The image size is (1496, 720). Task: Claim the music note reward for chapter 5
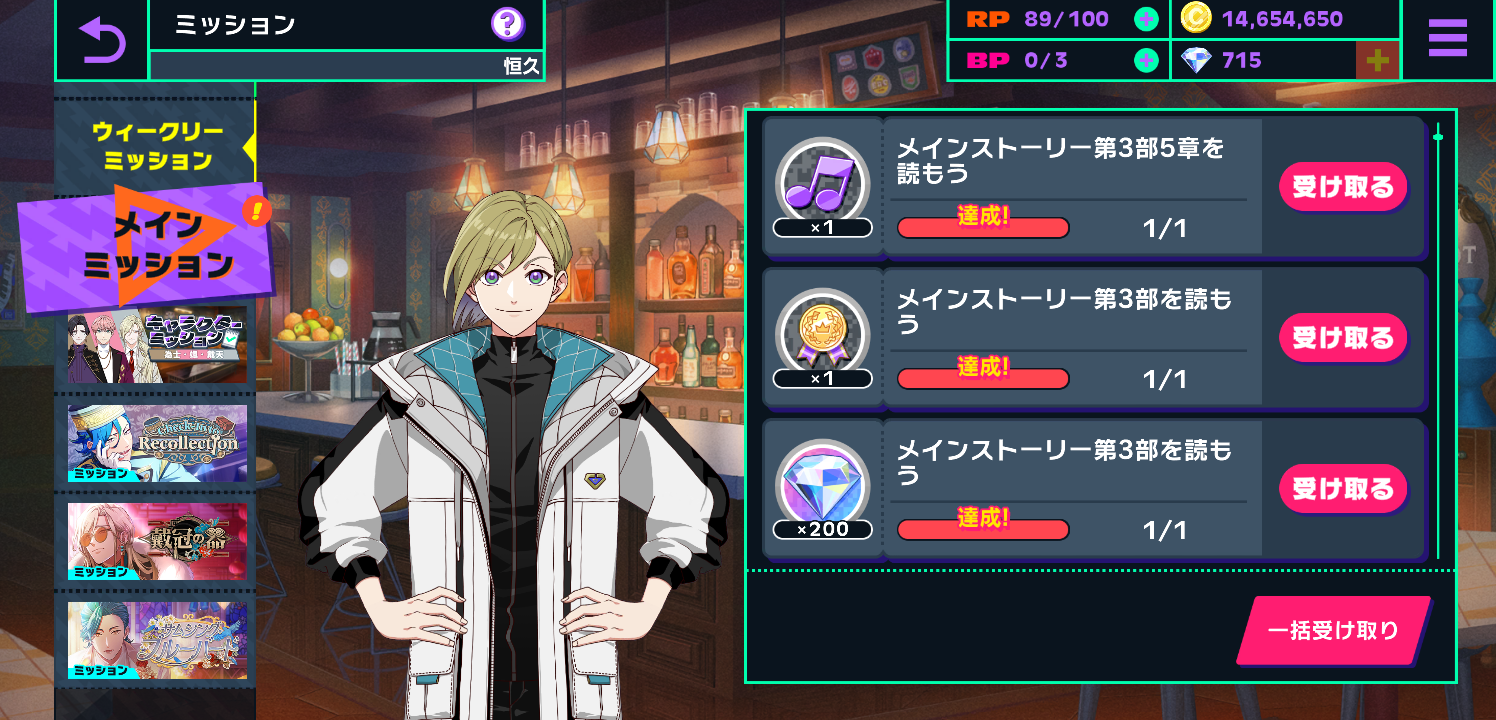1342,187
